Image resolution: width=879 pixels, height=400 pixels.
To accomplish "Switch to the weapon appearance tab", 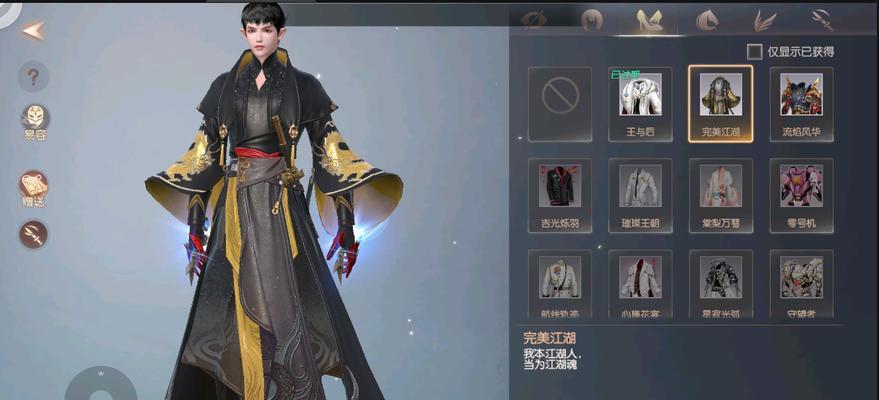I will [x=823, y=19].
